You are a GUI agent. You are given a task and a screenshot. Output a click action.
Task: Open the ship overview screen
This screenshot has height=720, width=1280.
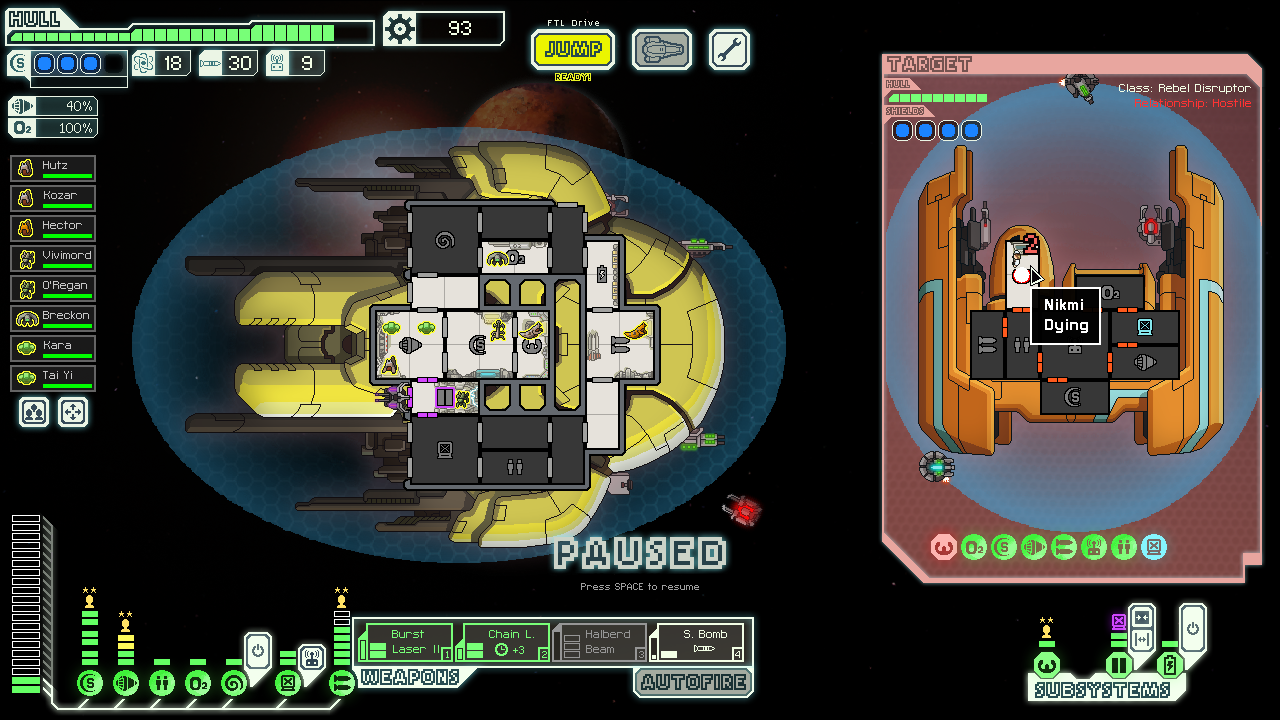(x=662, y=49)
